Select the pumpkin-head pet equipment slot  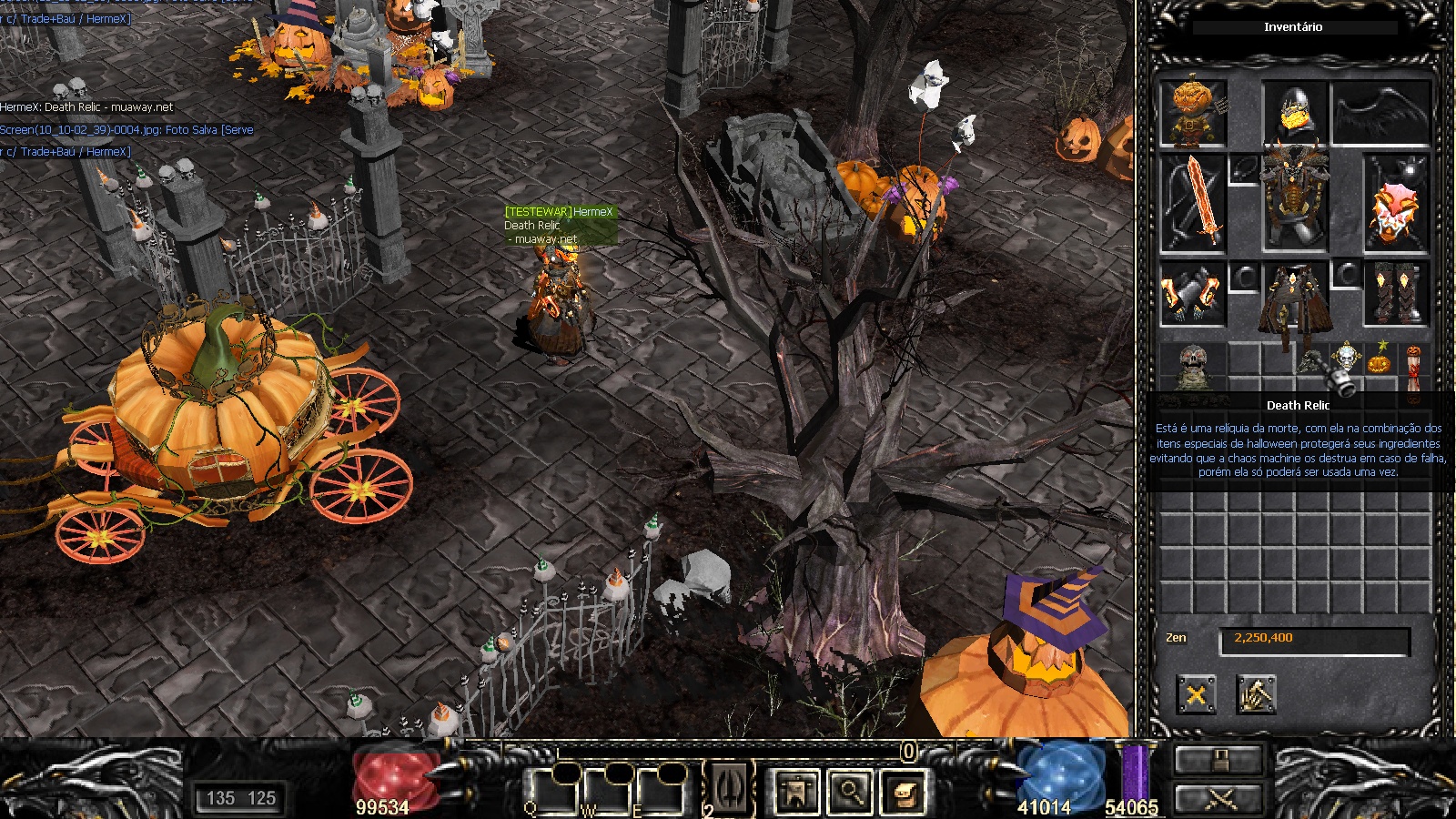[1193, 113]
